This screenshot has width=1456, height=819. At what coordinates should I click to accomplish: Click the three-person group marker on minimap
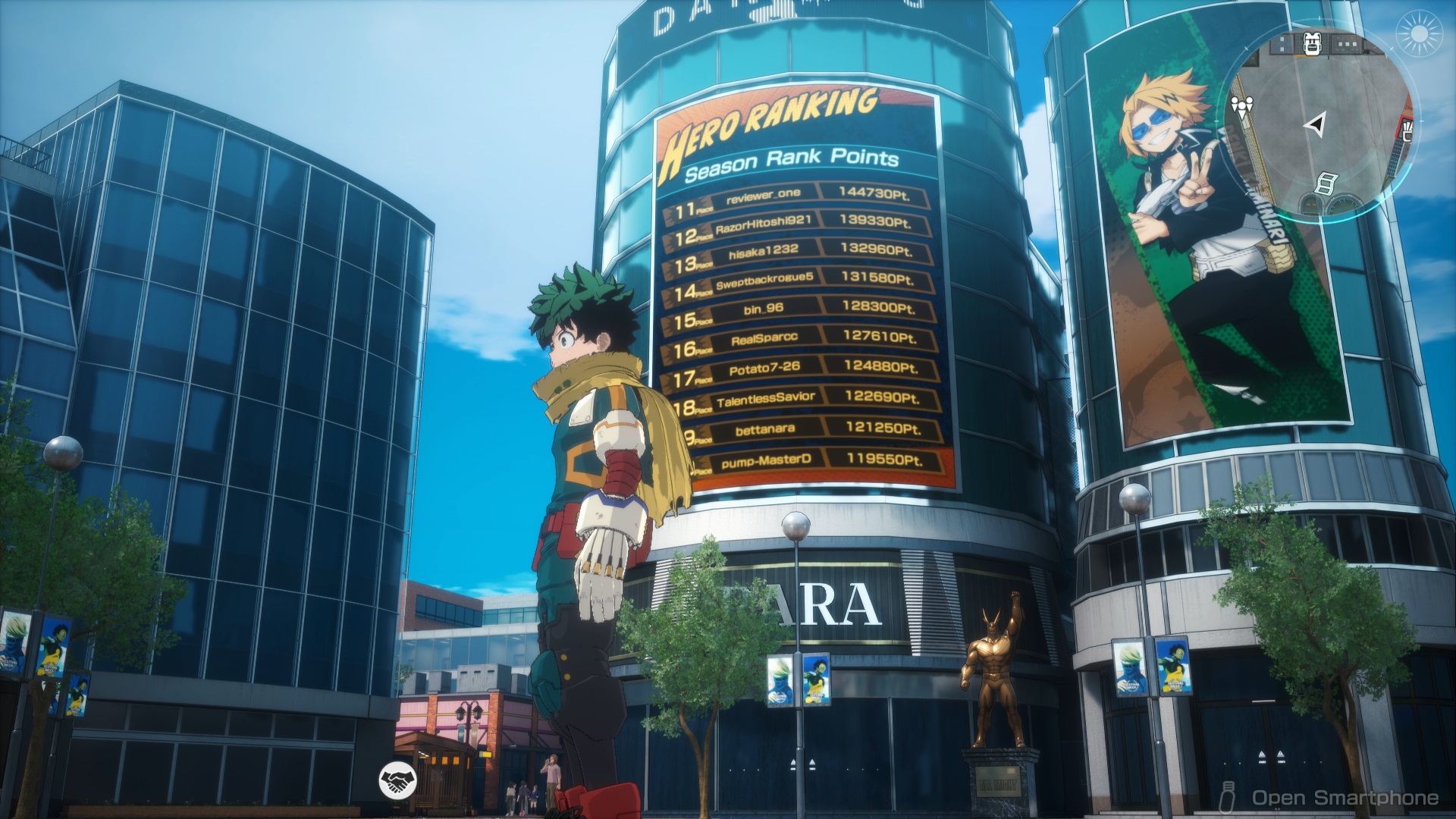click(x=1241, y=105)
